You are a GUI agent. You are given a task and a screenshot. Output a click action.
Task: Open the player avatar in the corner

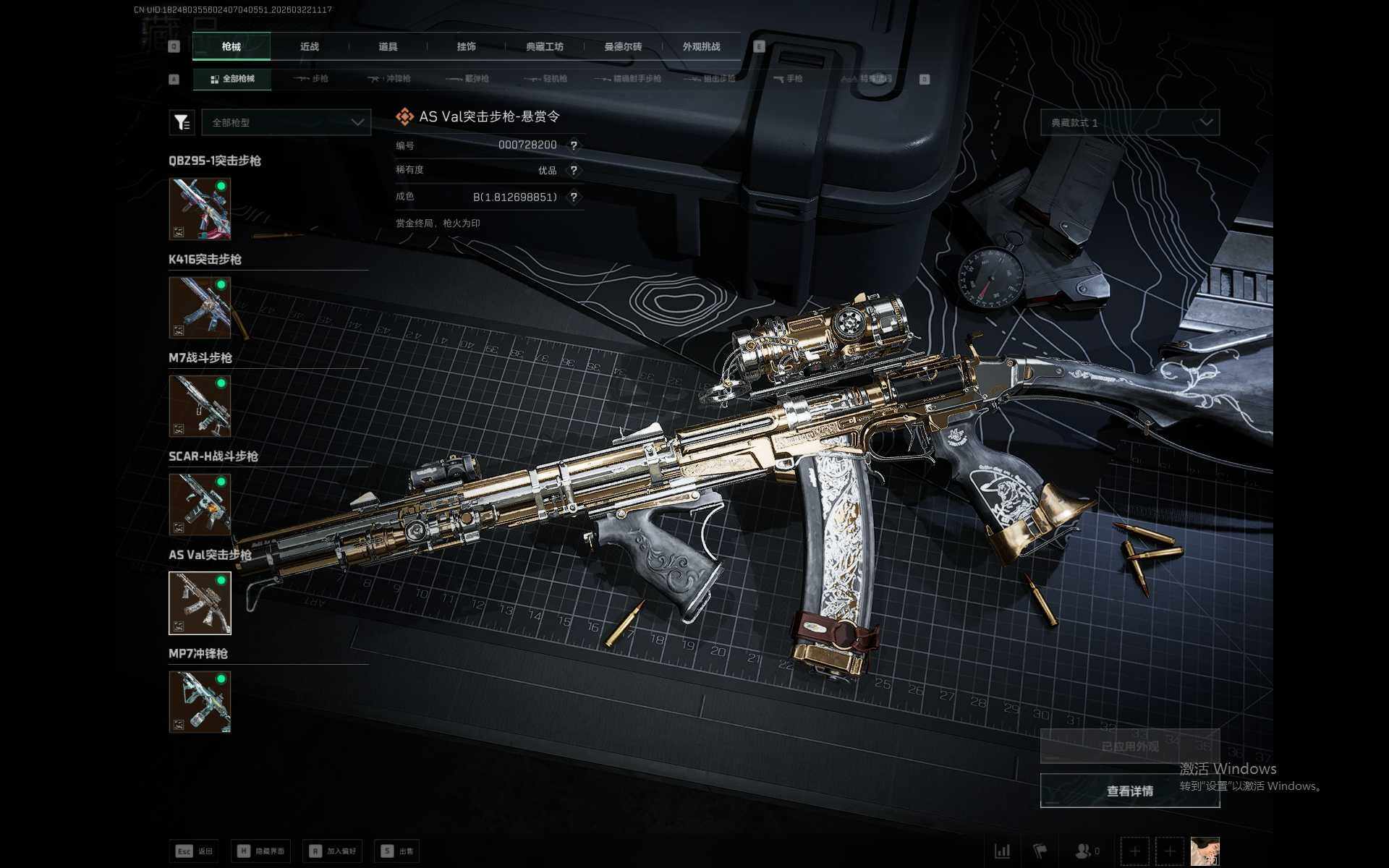click(1205, 851)
